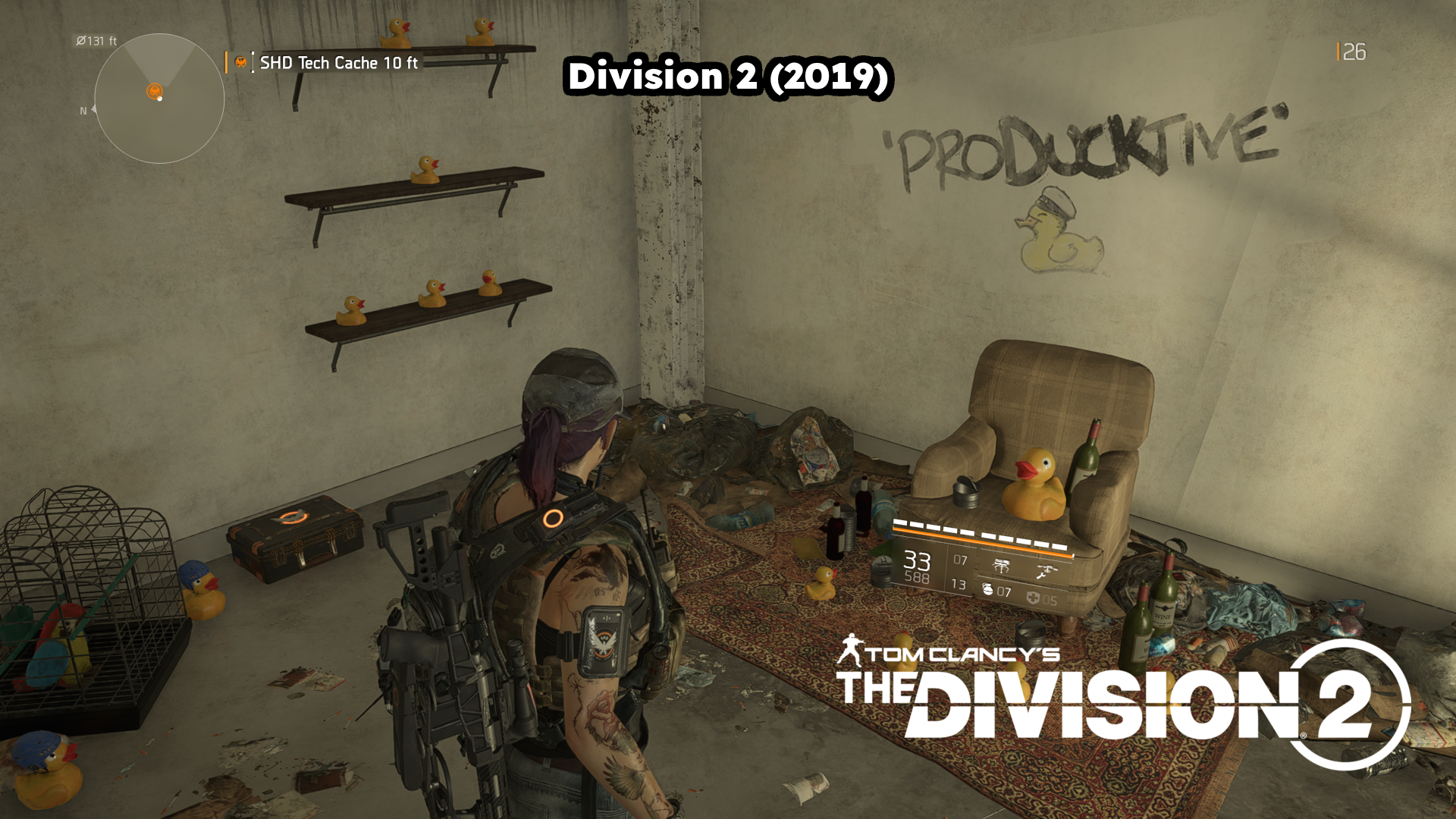Select the grenade icon
1456x819 pixels.
tap(987, 589)
